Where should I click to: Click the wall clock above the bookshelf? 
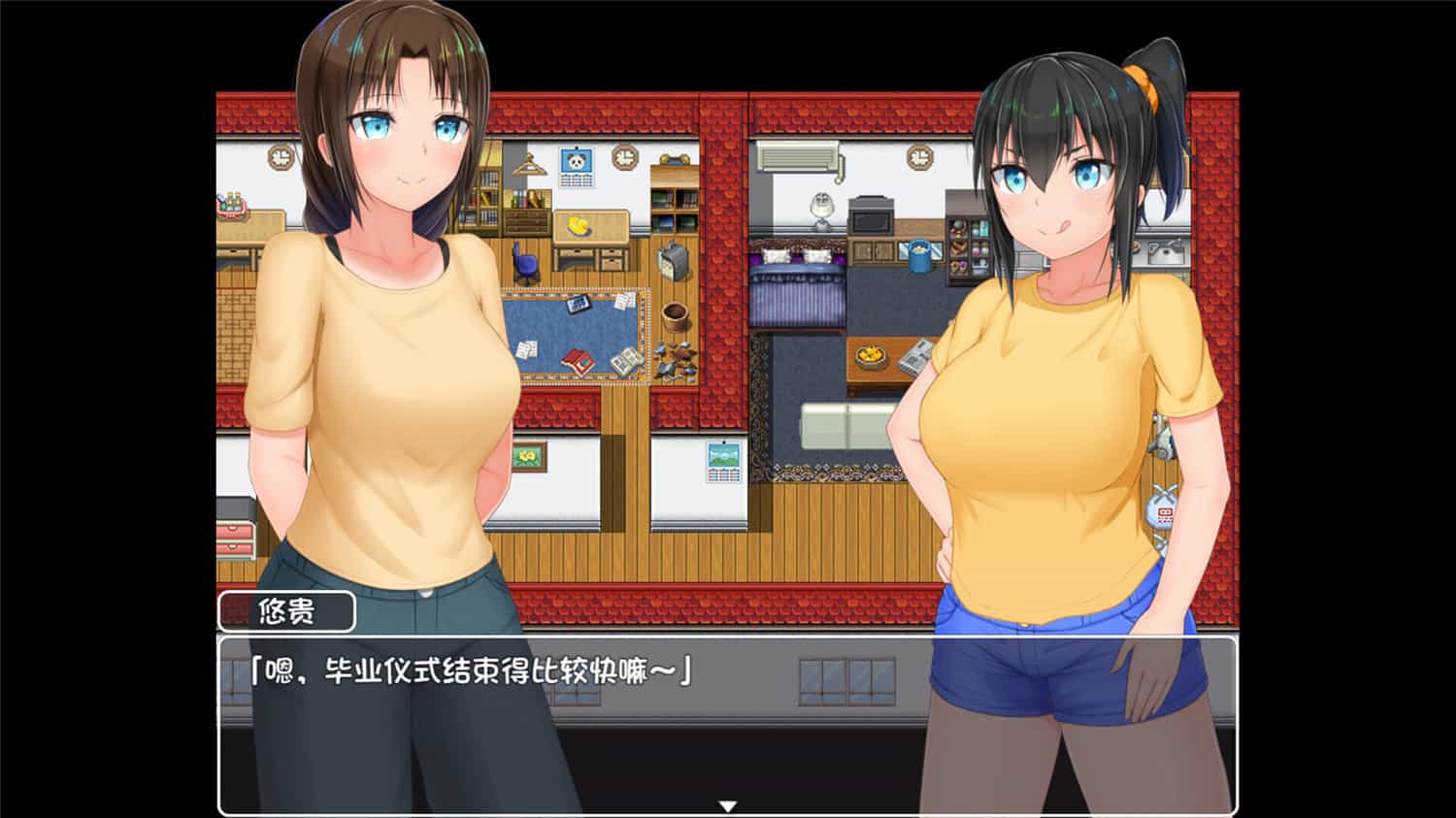pos(625,159)
